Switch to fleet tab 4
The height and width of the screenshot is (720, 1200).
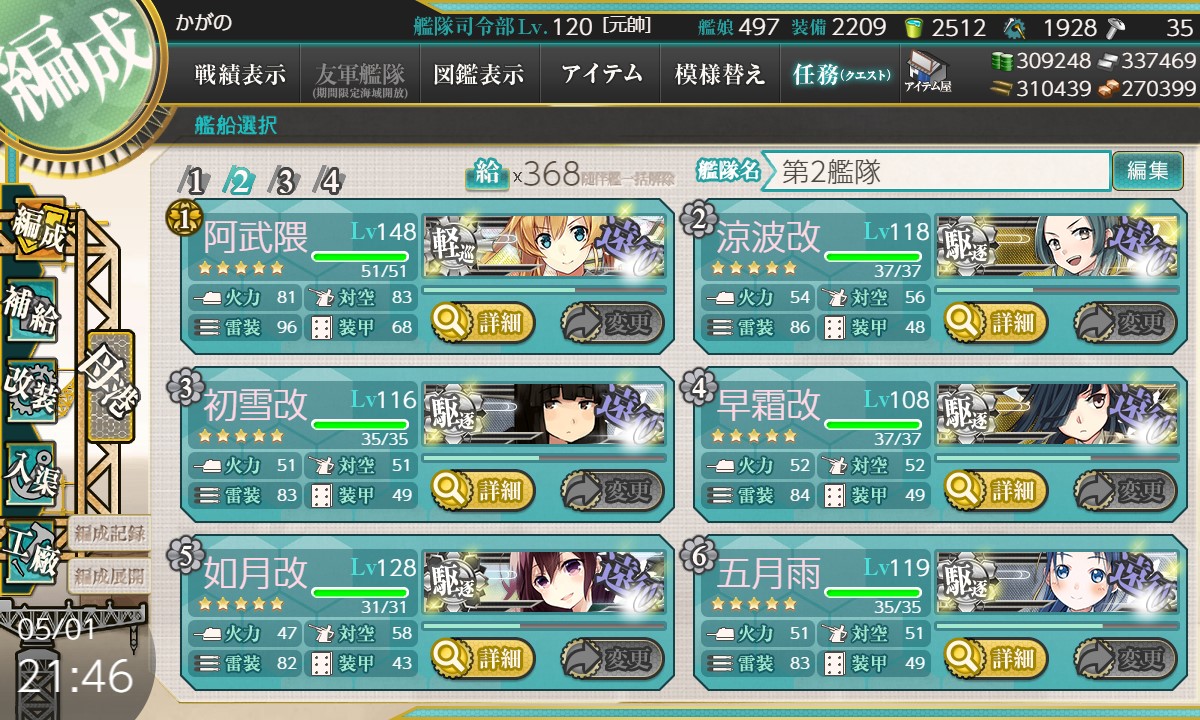329,181
